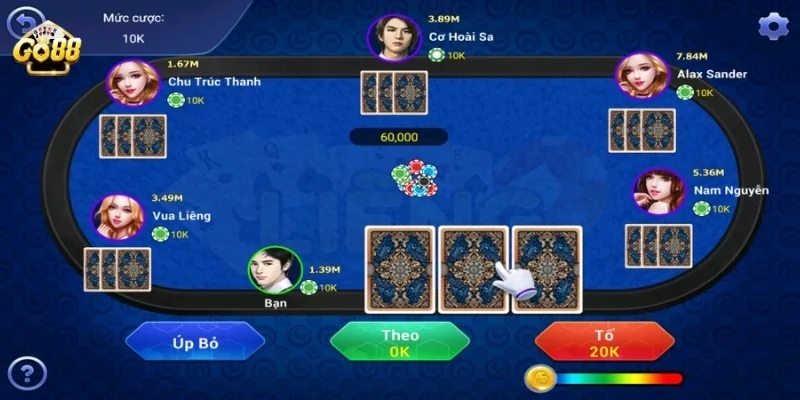Call with the green Theo button
This screenshot has width=800, height=400.
click(x=400, y=341)
